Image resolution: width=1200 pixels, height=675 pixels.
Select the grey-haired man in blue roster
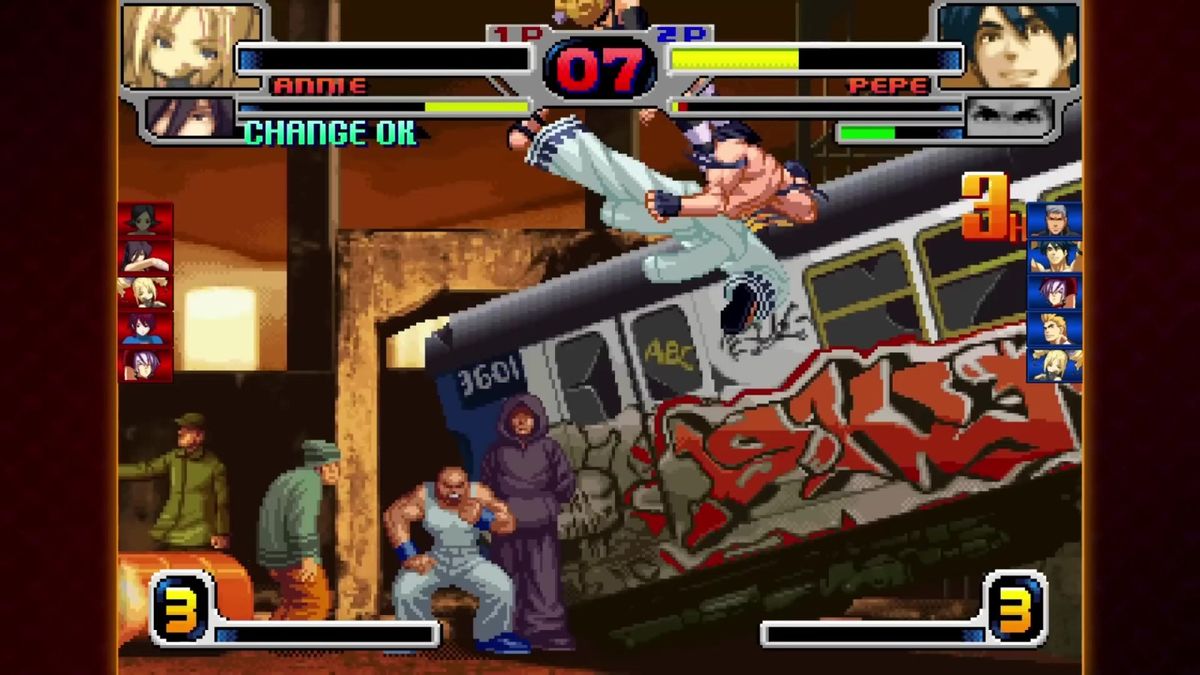tap(1054, 220)
